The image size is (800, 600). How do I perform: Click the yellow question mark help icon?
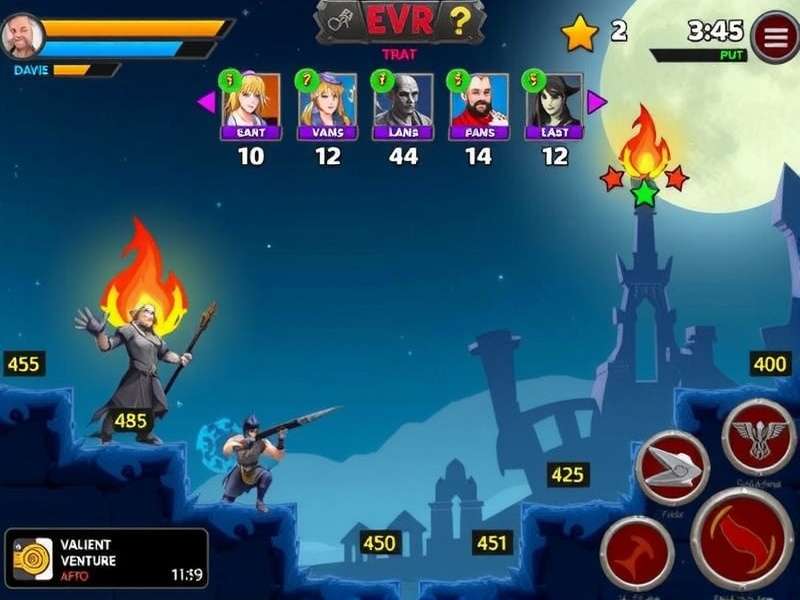pyautogui.click(x=459, y=19)
